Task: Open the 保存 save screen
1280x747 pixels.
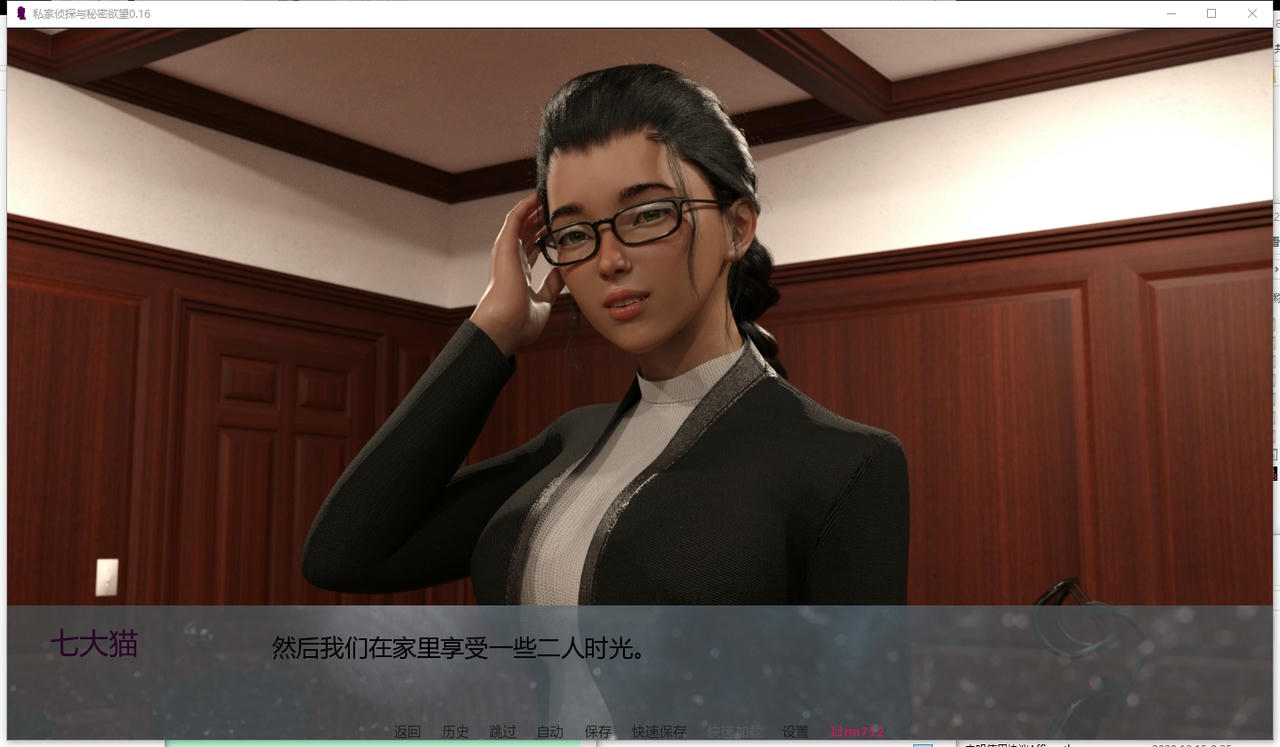Action: [597, 732]
